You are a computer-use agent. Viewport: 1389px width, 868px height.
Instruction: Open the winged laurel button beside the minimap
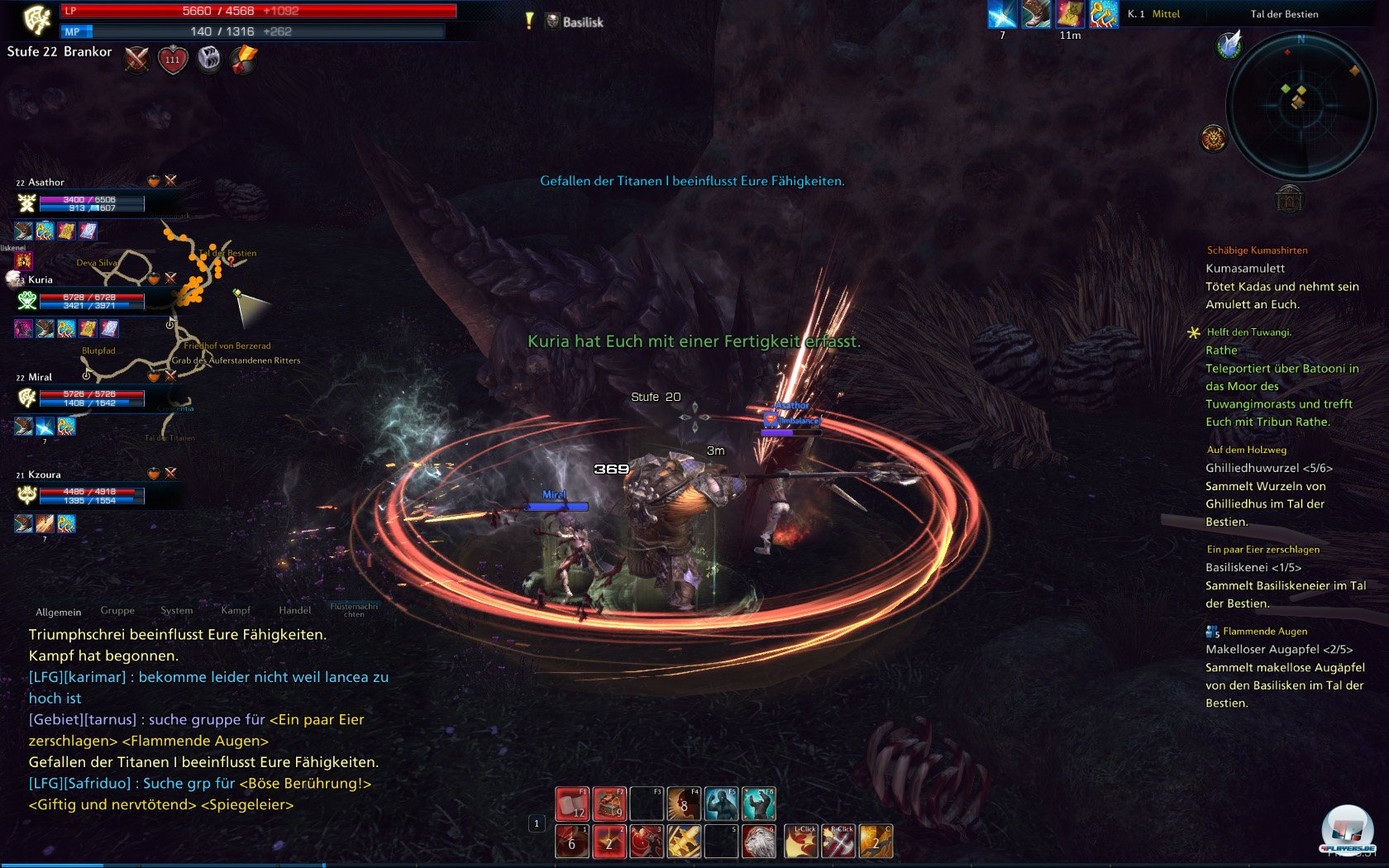click(1229, 45)
